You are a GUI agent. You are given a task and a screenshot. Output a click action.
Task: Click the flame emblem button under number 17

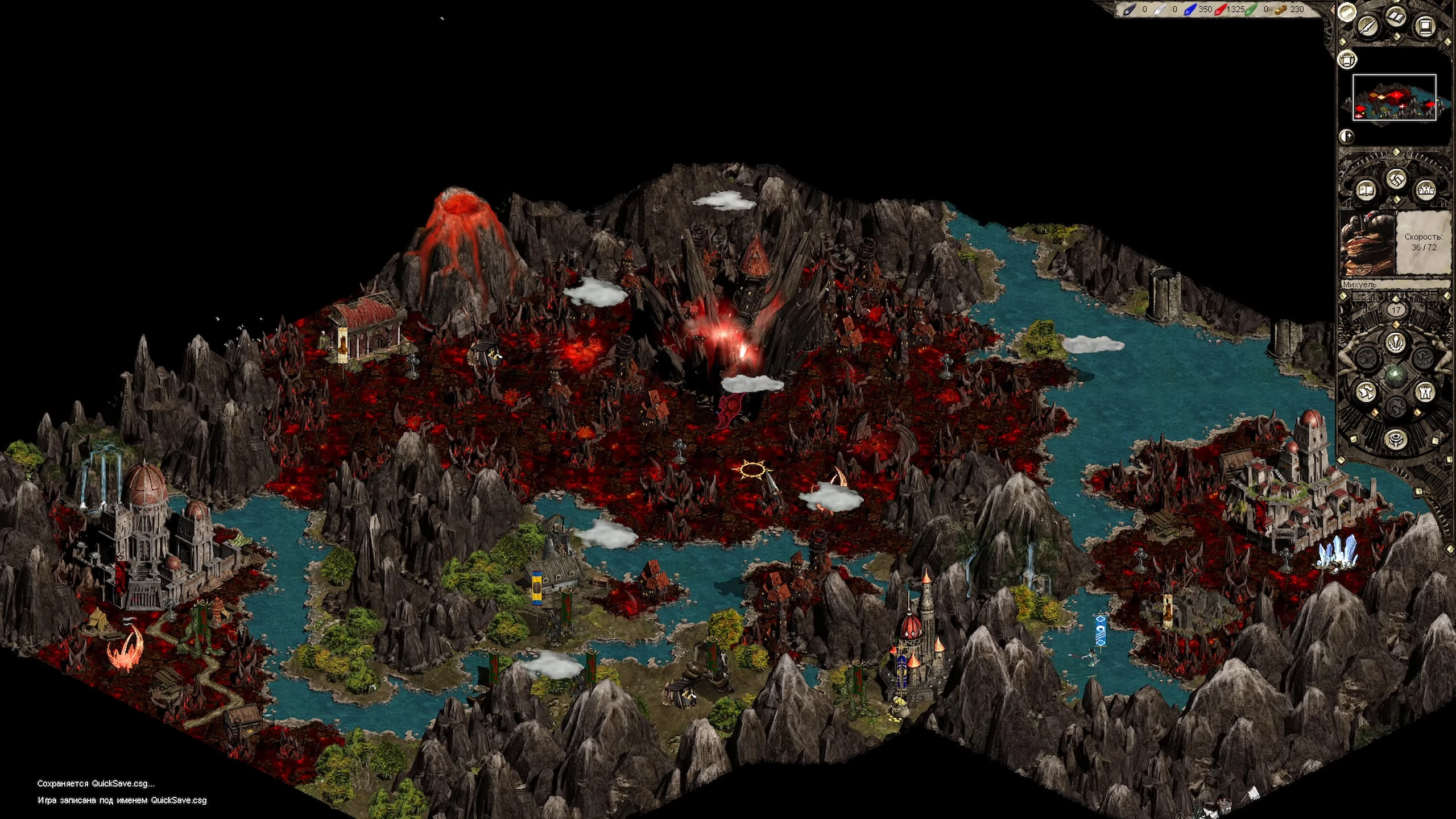point(1395,343)
